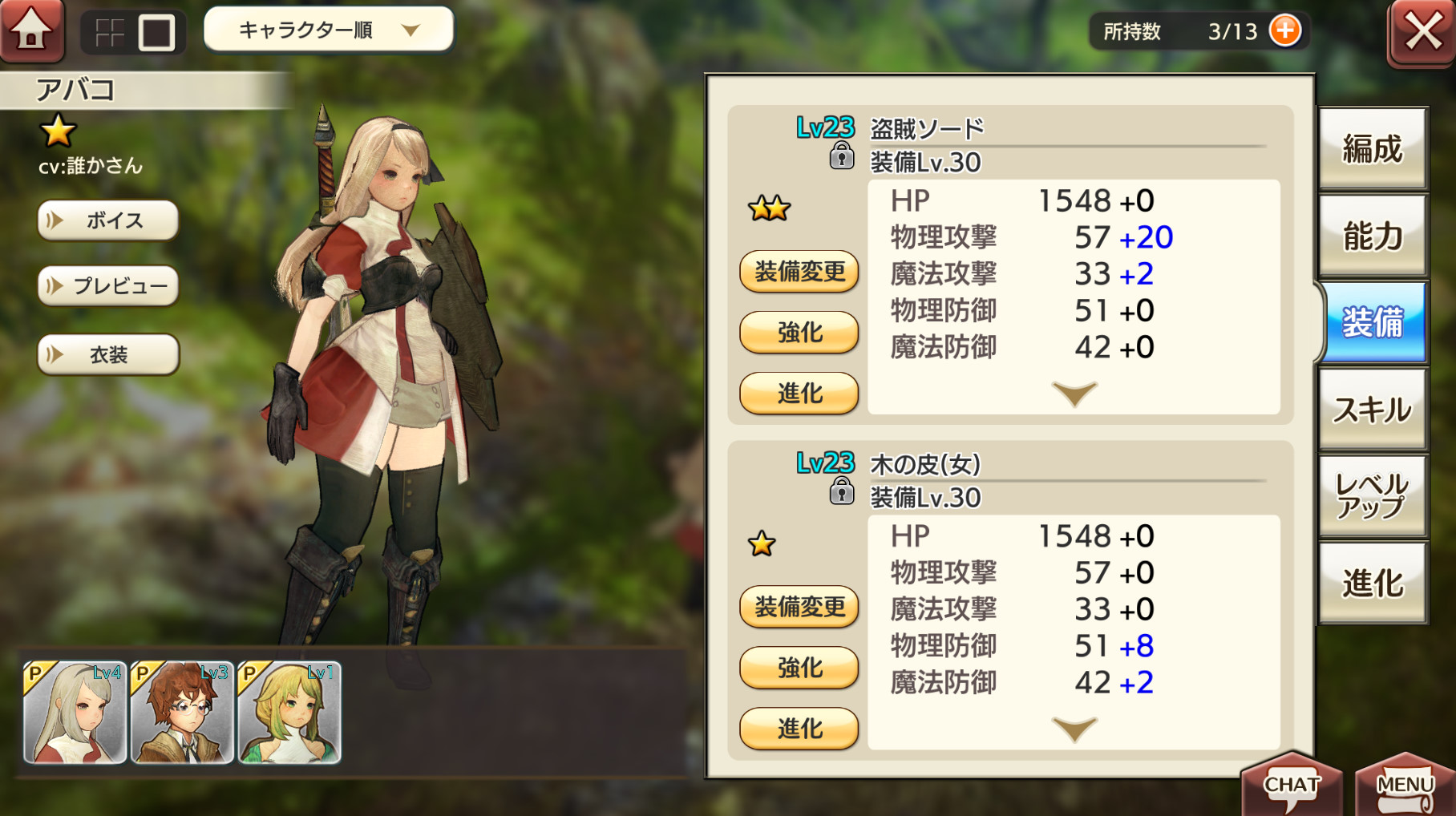
Task: Switch to the 編成 tab
Action: coord(1373,149)
